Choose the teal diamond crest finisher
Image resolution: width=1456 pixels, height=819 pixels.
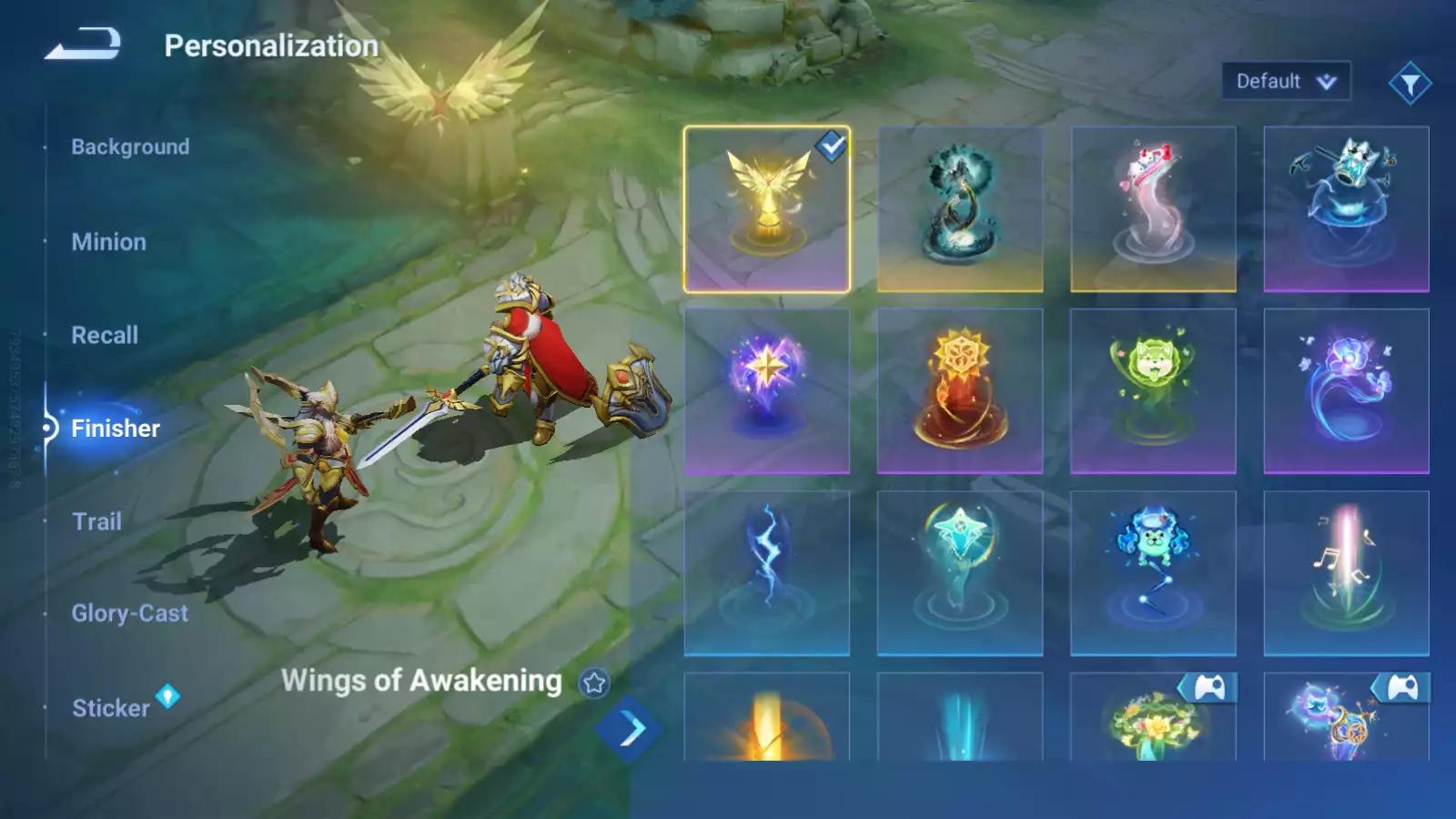point(960,573)
